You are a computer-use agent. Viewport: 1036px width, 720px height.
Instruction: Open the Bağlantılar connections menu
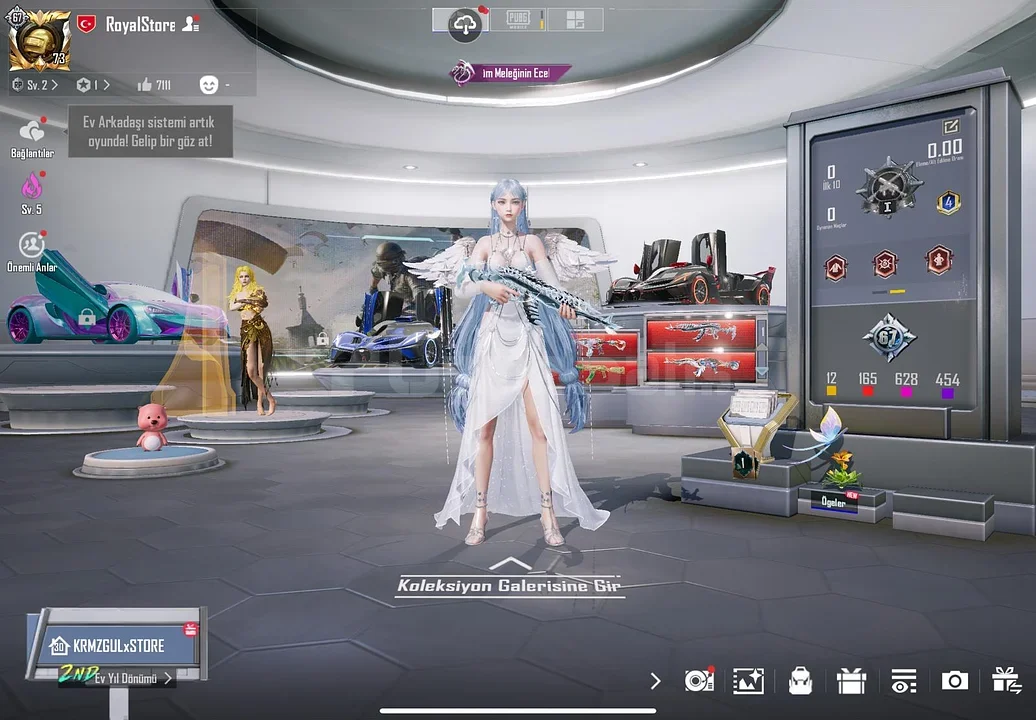click(x=32, y=133)
